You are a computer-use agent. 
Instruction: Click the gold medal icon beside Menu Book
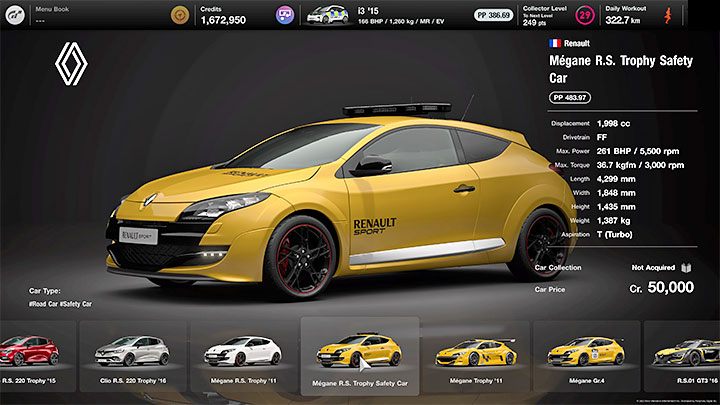click(x=179, y=14)
